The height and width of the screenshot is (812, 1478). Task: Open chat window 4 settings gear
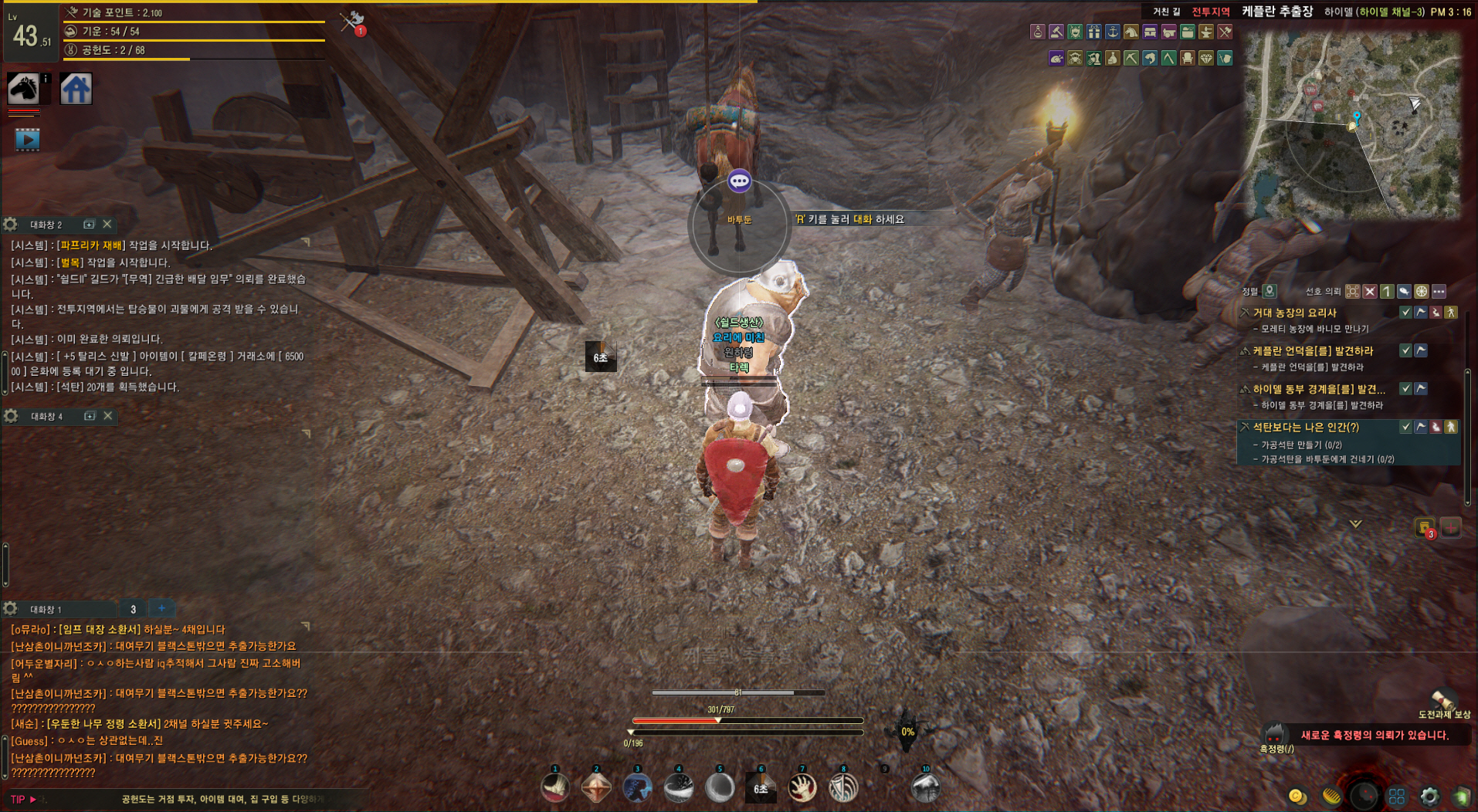[x=11, y=416]
